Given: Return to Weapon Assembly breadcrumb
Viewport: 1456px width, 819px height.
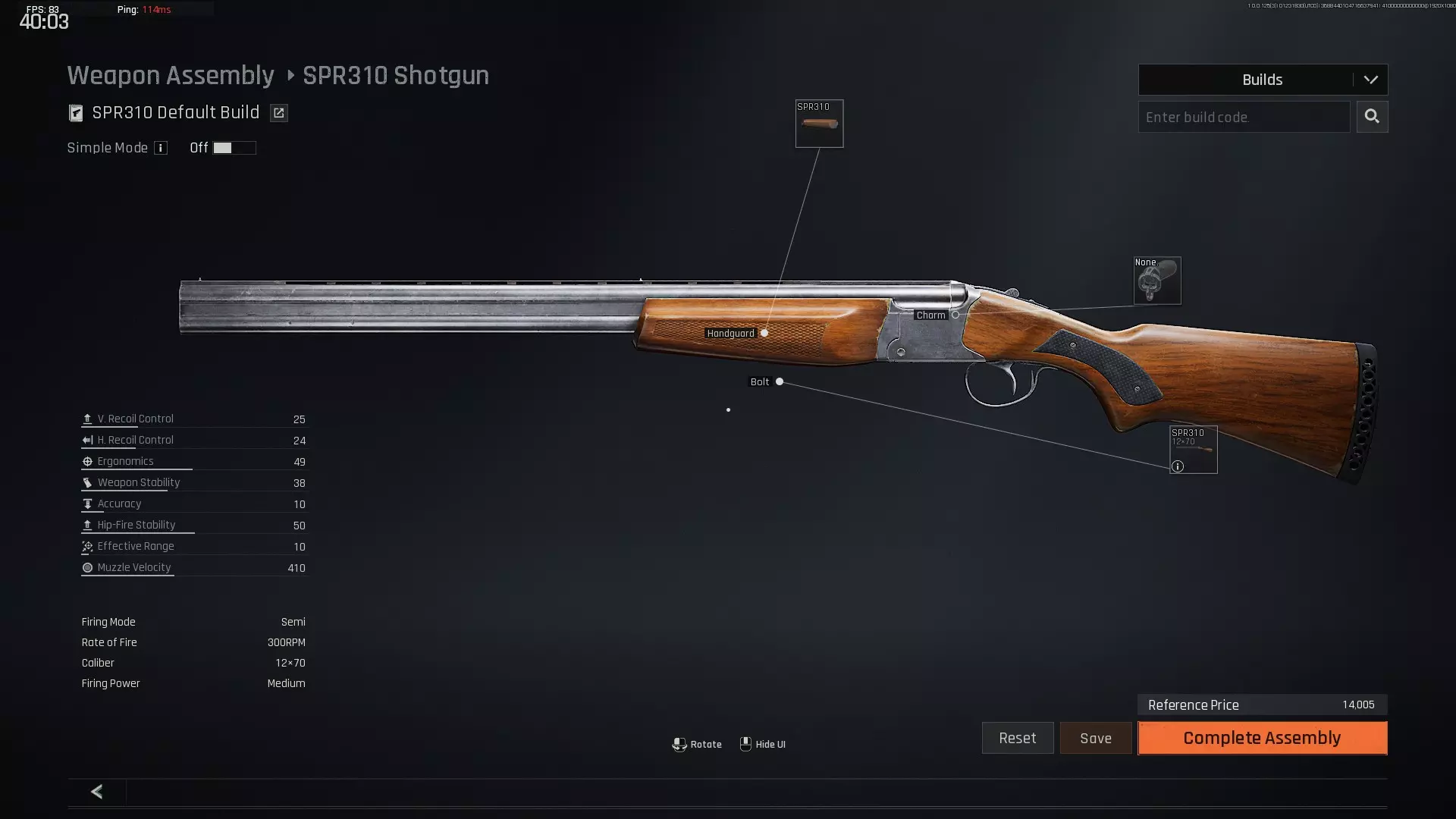Looking at the screenshot, I should [x=171, y=76].
